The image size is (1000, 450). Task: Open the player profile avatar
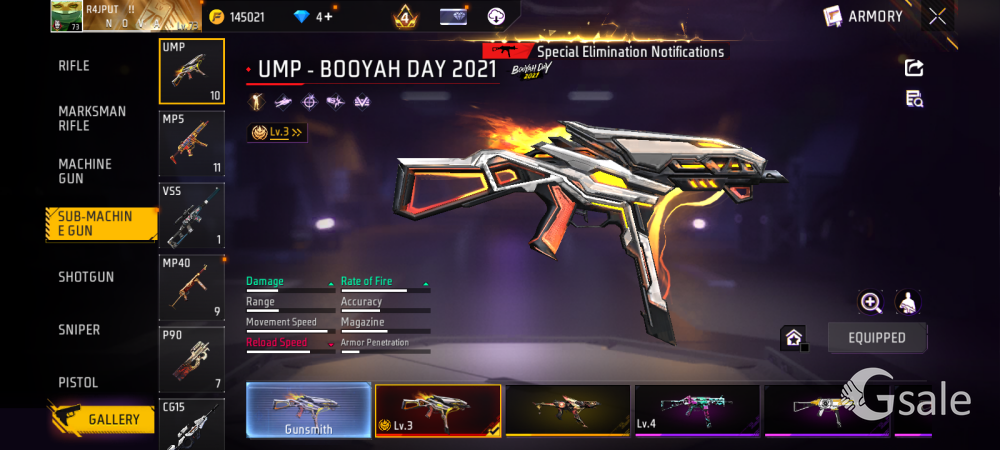tap(66, 15)
